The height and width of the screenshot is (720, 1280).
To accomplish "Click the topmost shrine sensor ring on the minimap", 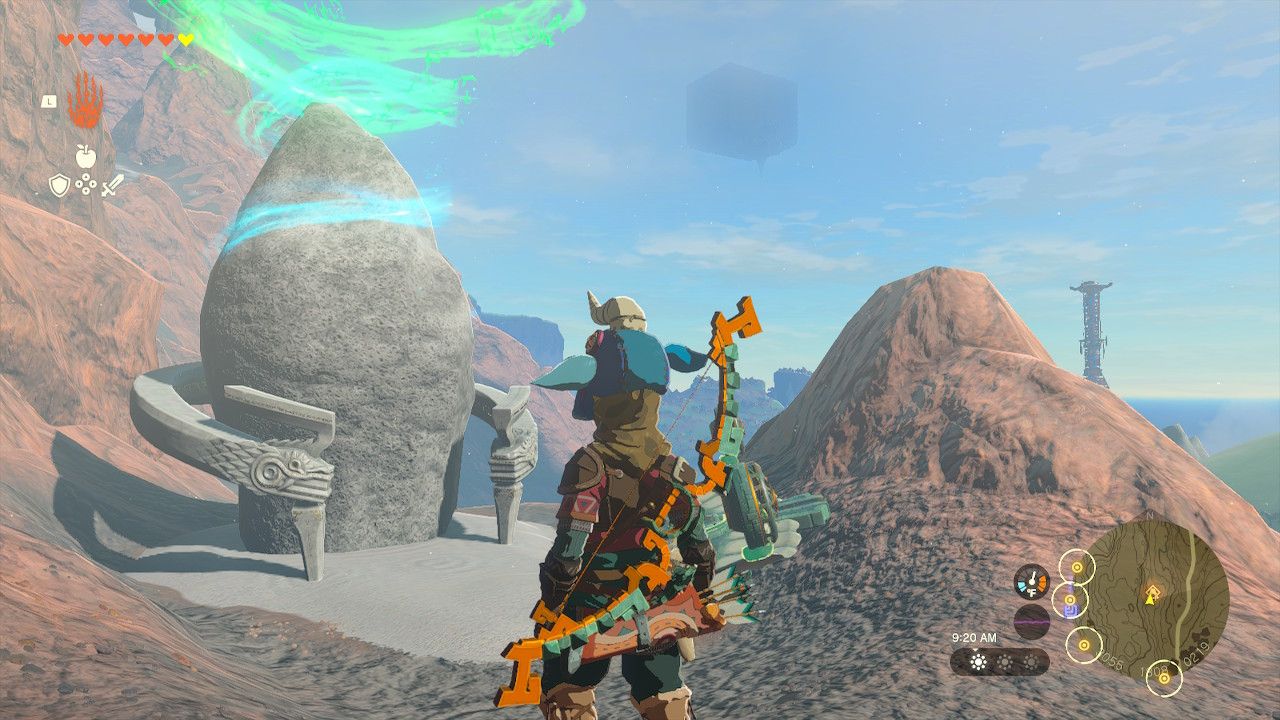I will point(1076,566).
